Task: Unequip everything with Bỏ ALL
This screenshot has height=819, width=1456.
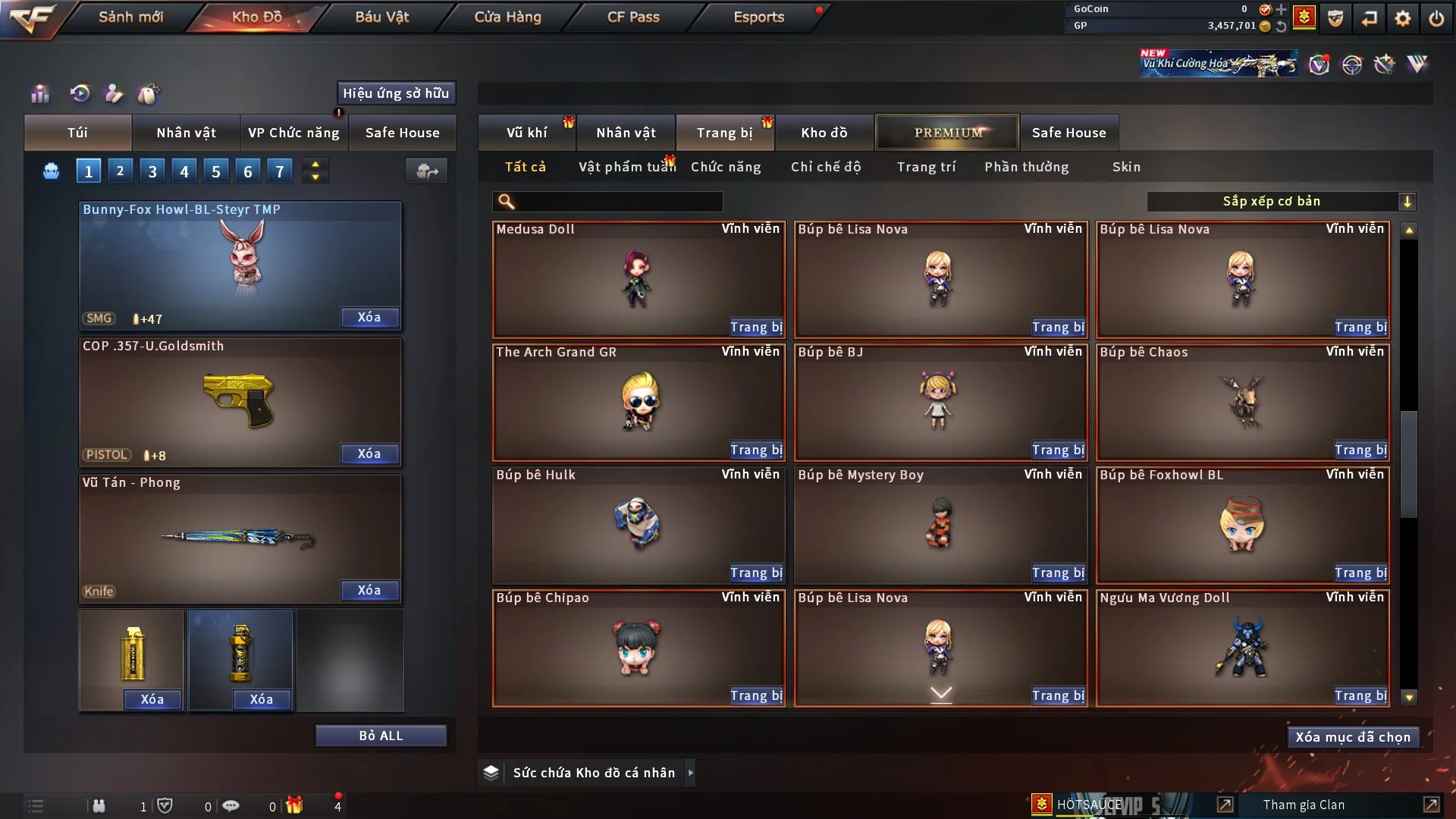Action: pos(381,736)
